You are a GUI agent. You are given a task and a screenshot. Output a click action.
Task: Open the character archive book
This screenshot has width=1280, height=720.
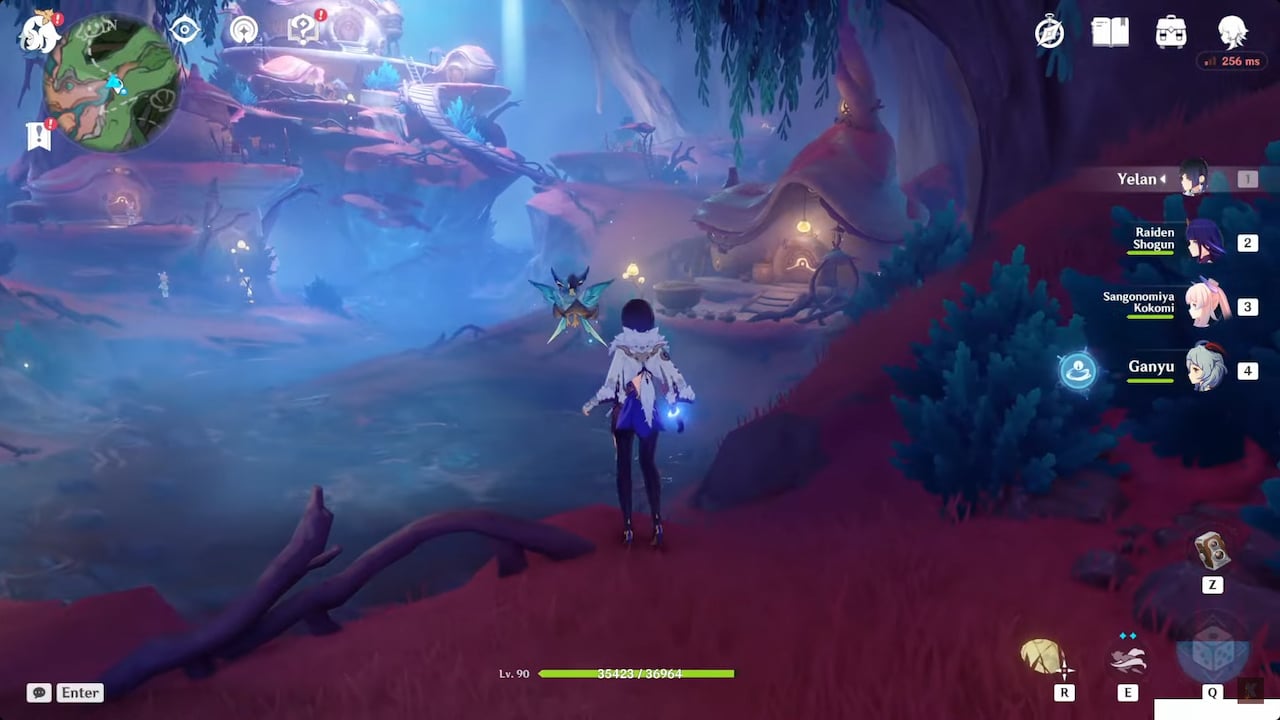(1110, 32)
